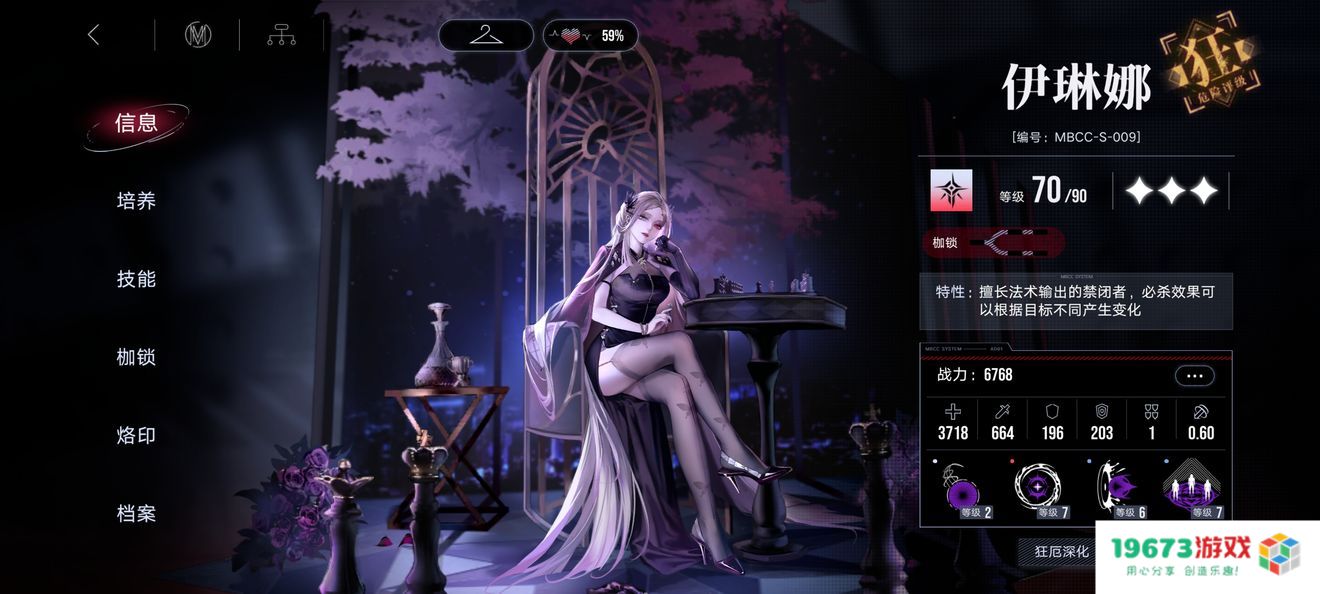1320x594 pixels.
Task: Open the hierarchy tree icon
Action: [x=281, y=35]
